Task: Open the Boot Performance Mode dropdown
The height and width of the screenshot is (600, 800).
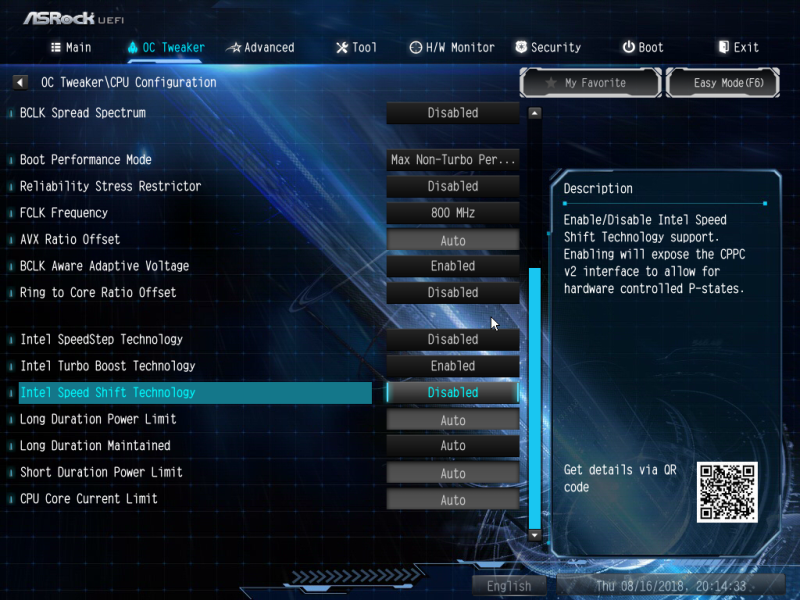Action: pos(453,160)
